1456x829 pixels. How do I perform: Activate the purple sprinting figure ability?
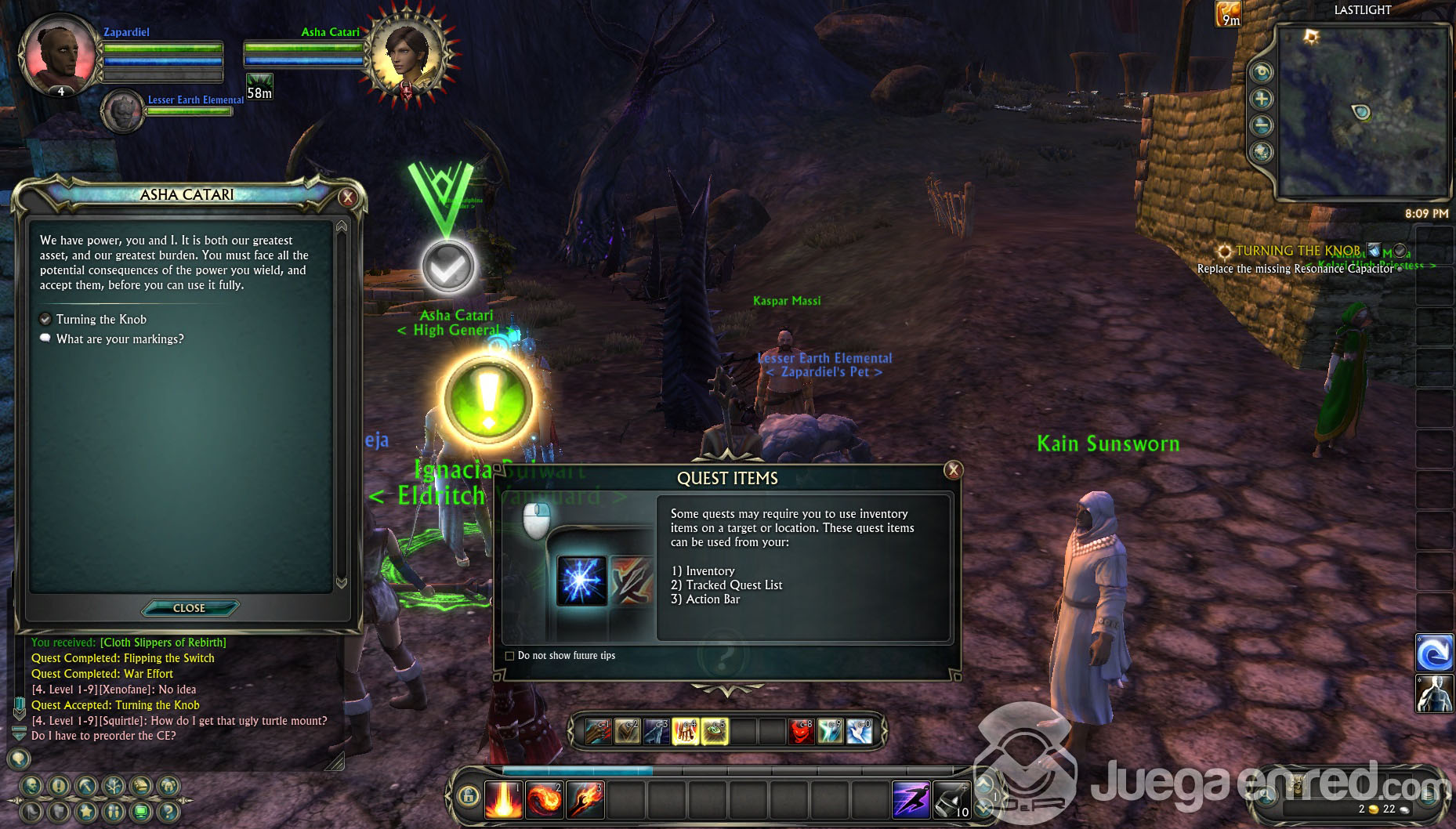coord(911,800)
